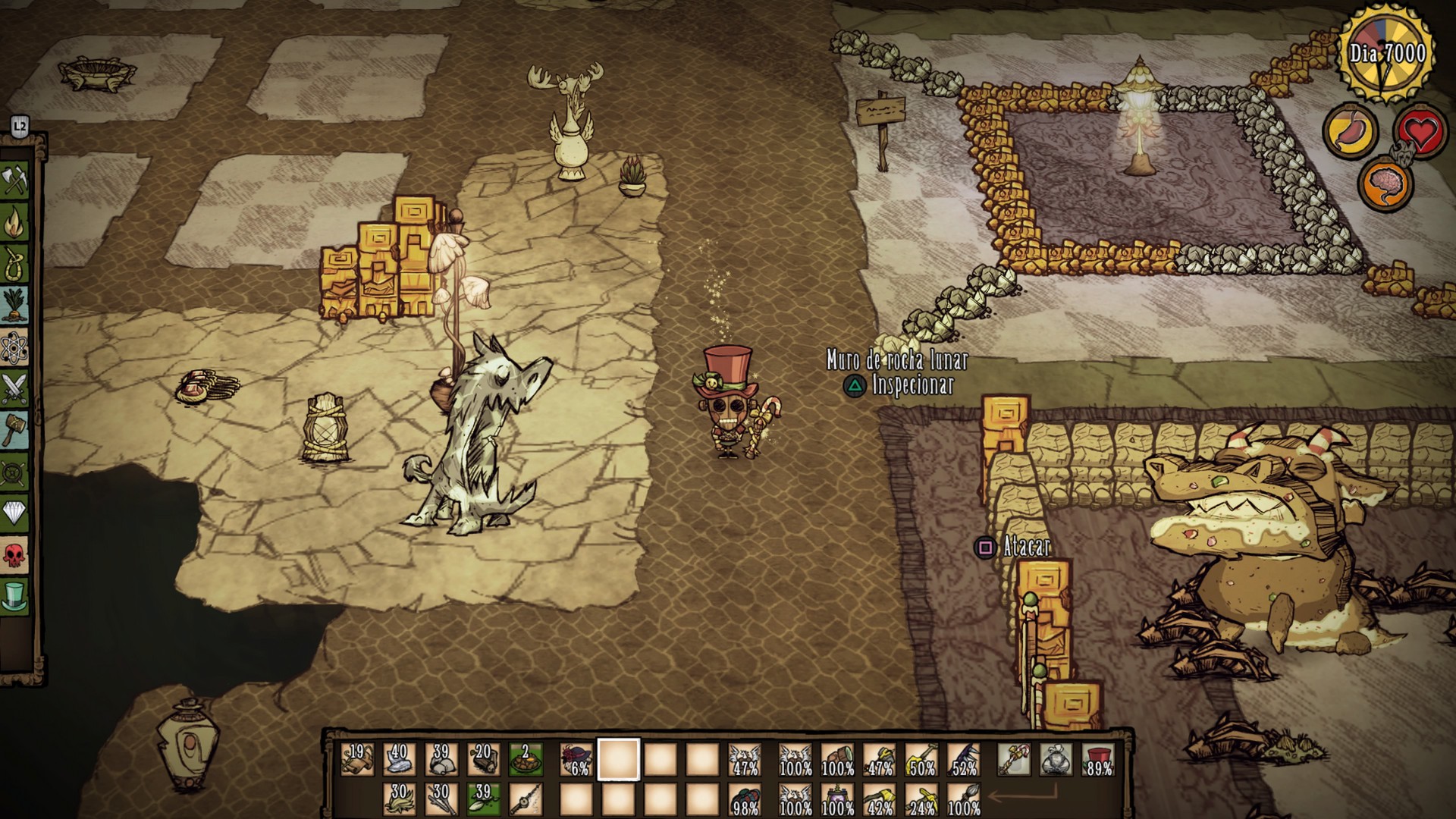Open the Fire crafting tab
This screenshot has width=1456, height=819.
pos(15,222)
